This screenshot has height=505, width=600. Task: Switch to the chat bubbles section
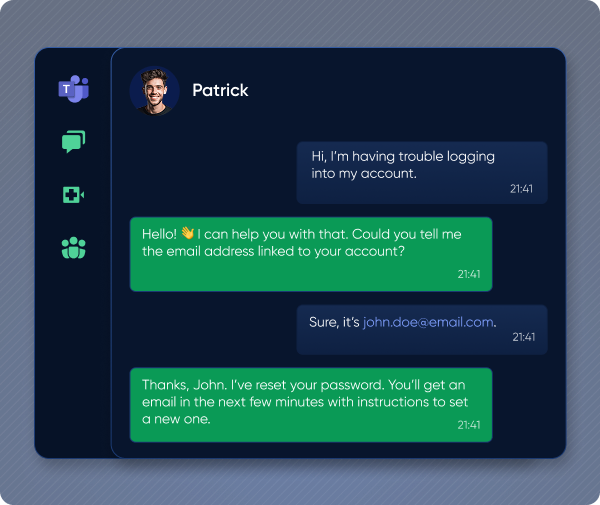tap(73, 142)
